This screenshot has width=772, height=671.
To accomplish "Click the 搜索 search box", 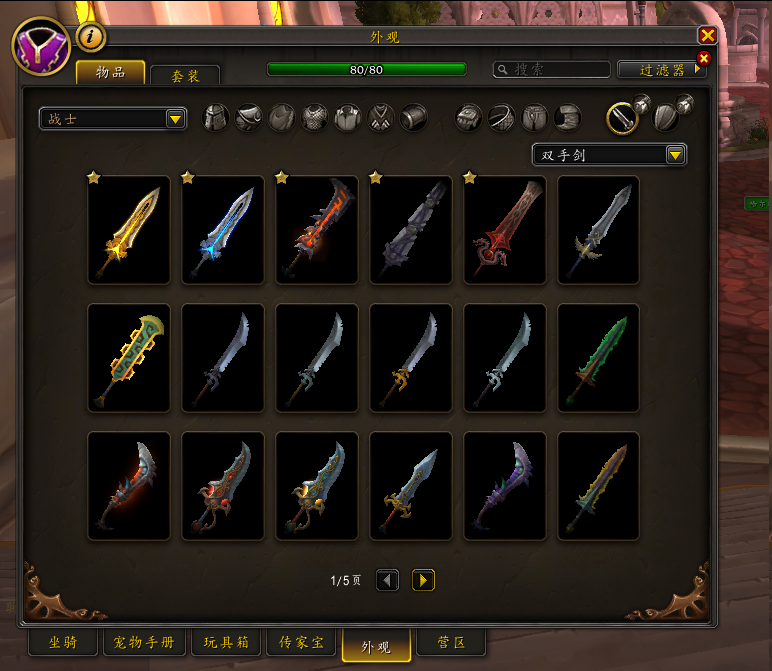I will click(552, 70).
